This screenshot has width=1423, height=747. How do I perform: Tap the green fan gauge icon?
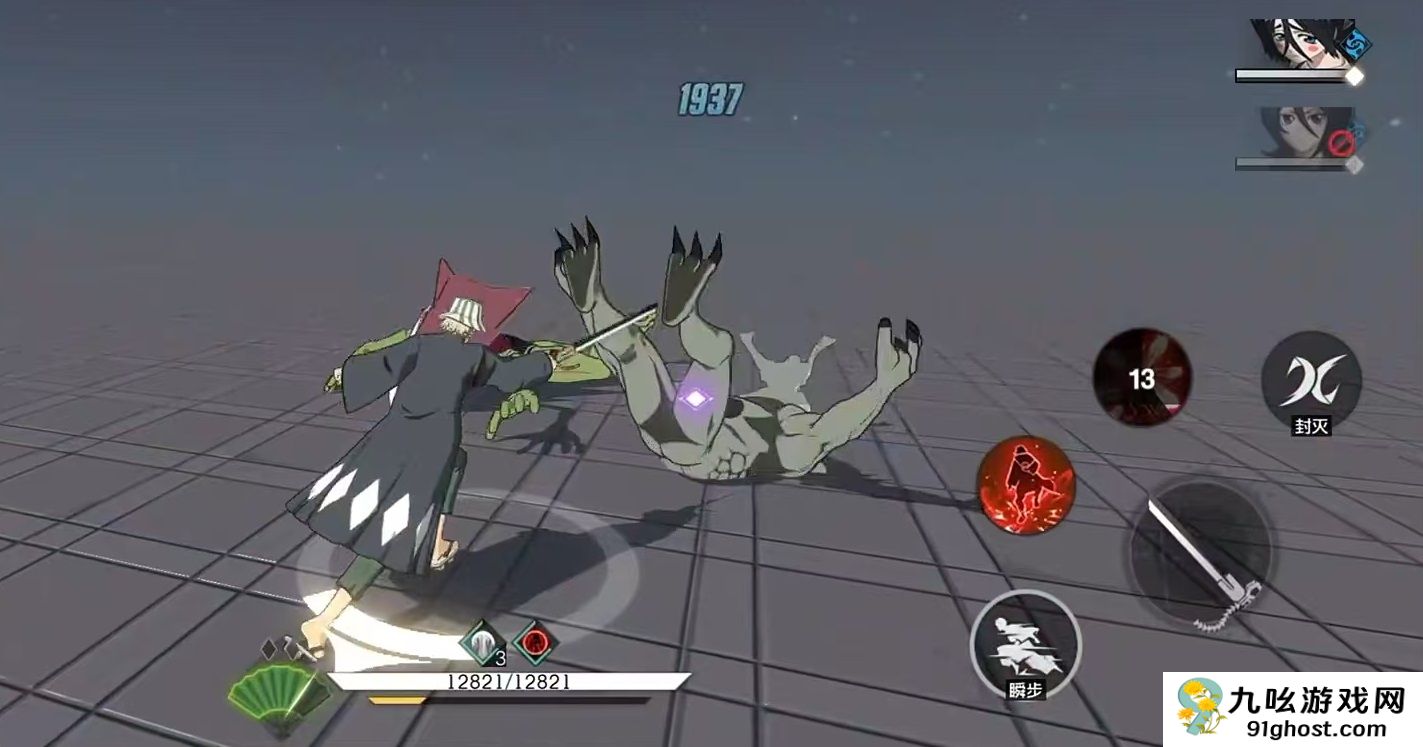tap(267, 688)
